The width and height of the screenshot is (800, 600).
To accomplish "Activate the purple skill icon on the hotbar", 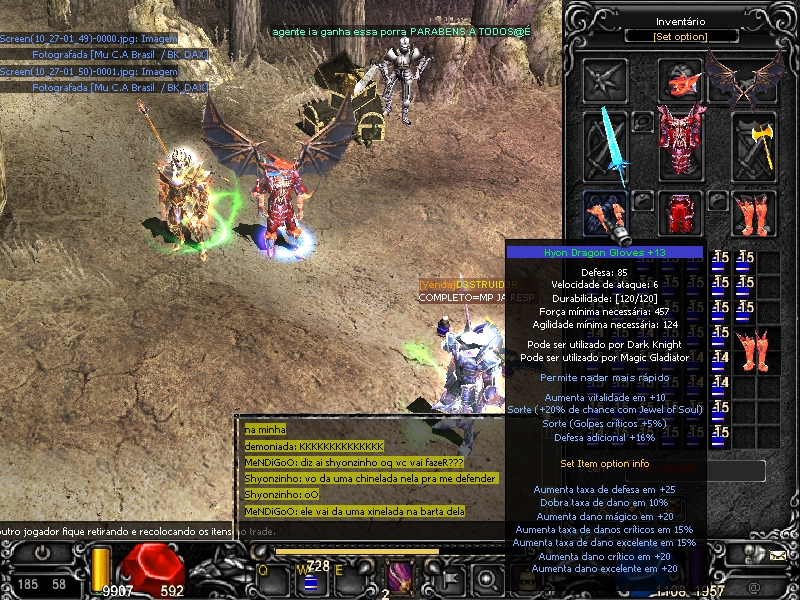I will pos(400,576).
